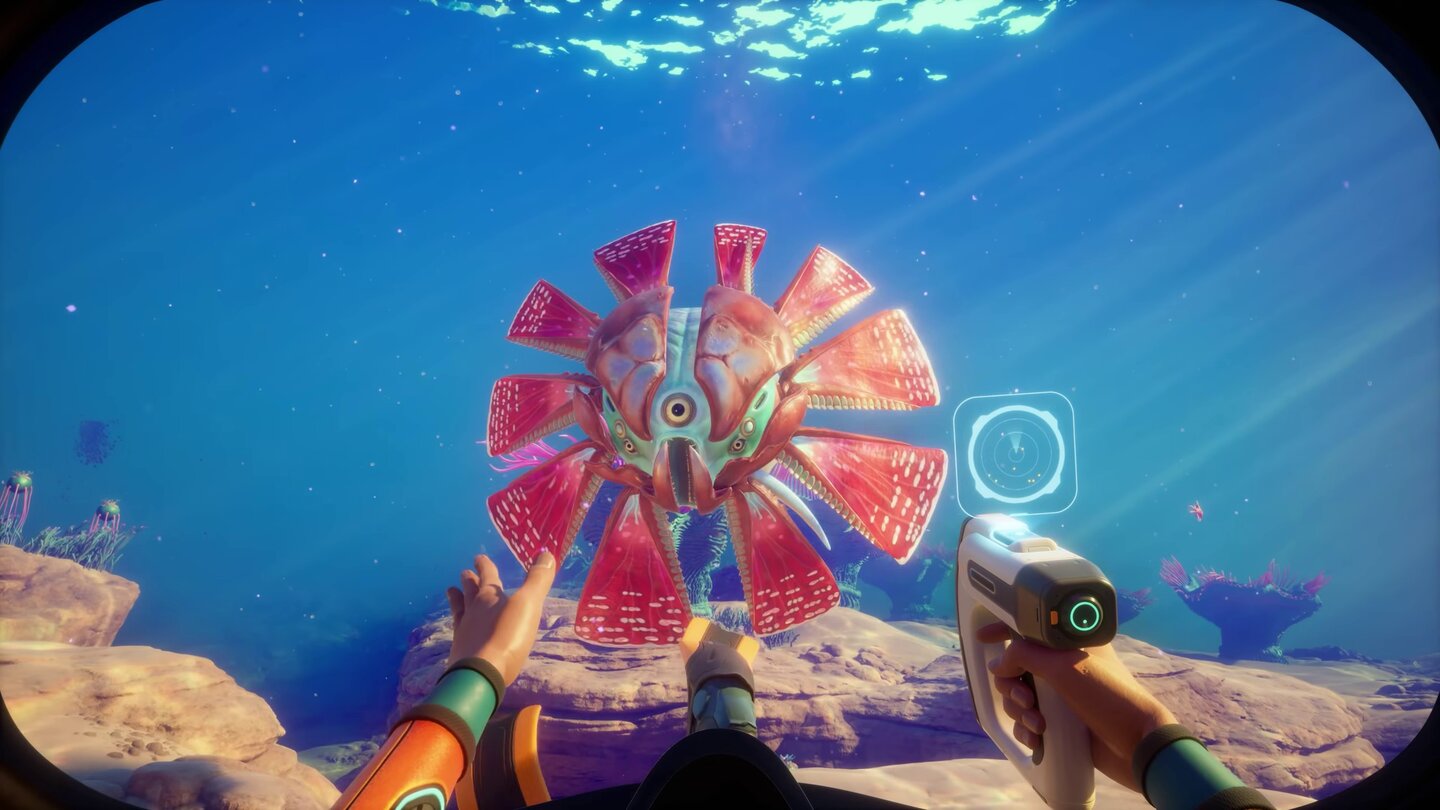
Task: Toggle the green scanning reticle dot
Action: click(1084, 622)
